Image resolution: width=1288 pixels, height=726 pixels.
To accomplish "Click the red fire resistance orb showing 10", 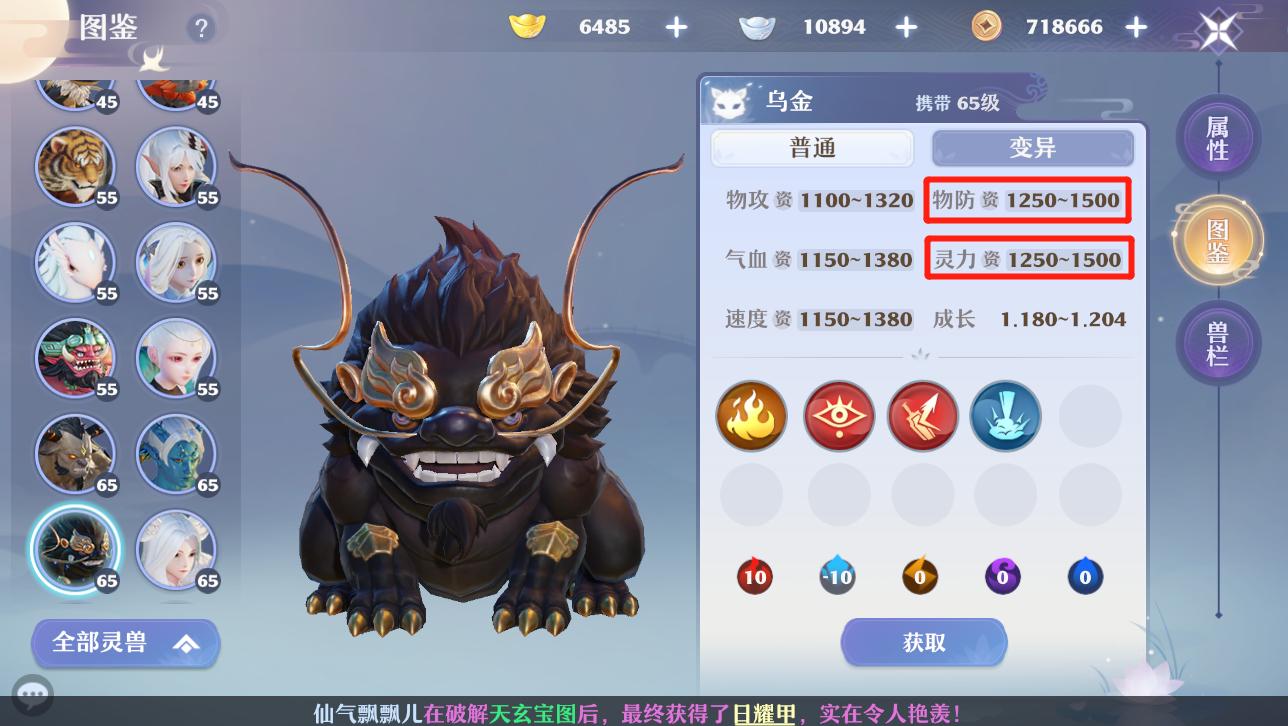I will click(x=754, y=576).
